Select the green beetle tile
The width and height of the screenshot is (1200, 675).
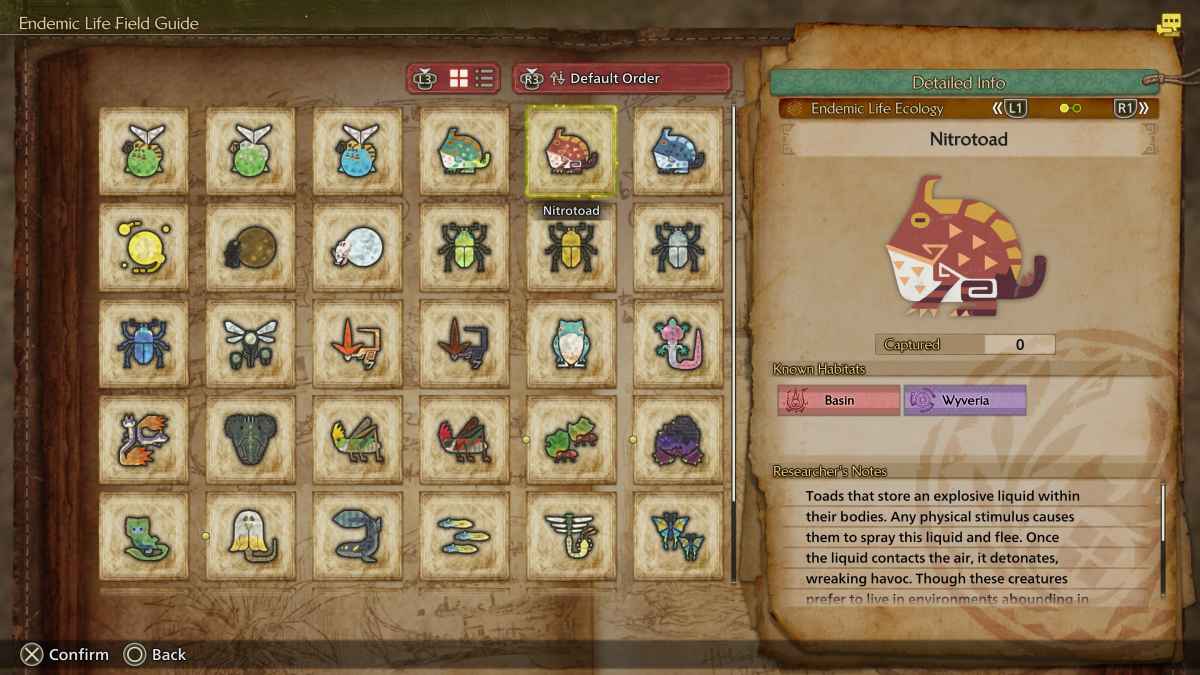[464, 246]
